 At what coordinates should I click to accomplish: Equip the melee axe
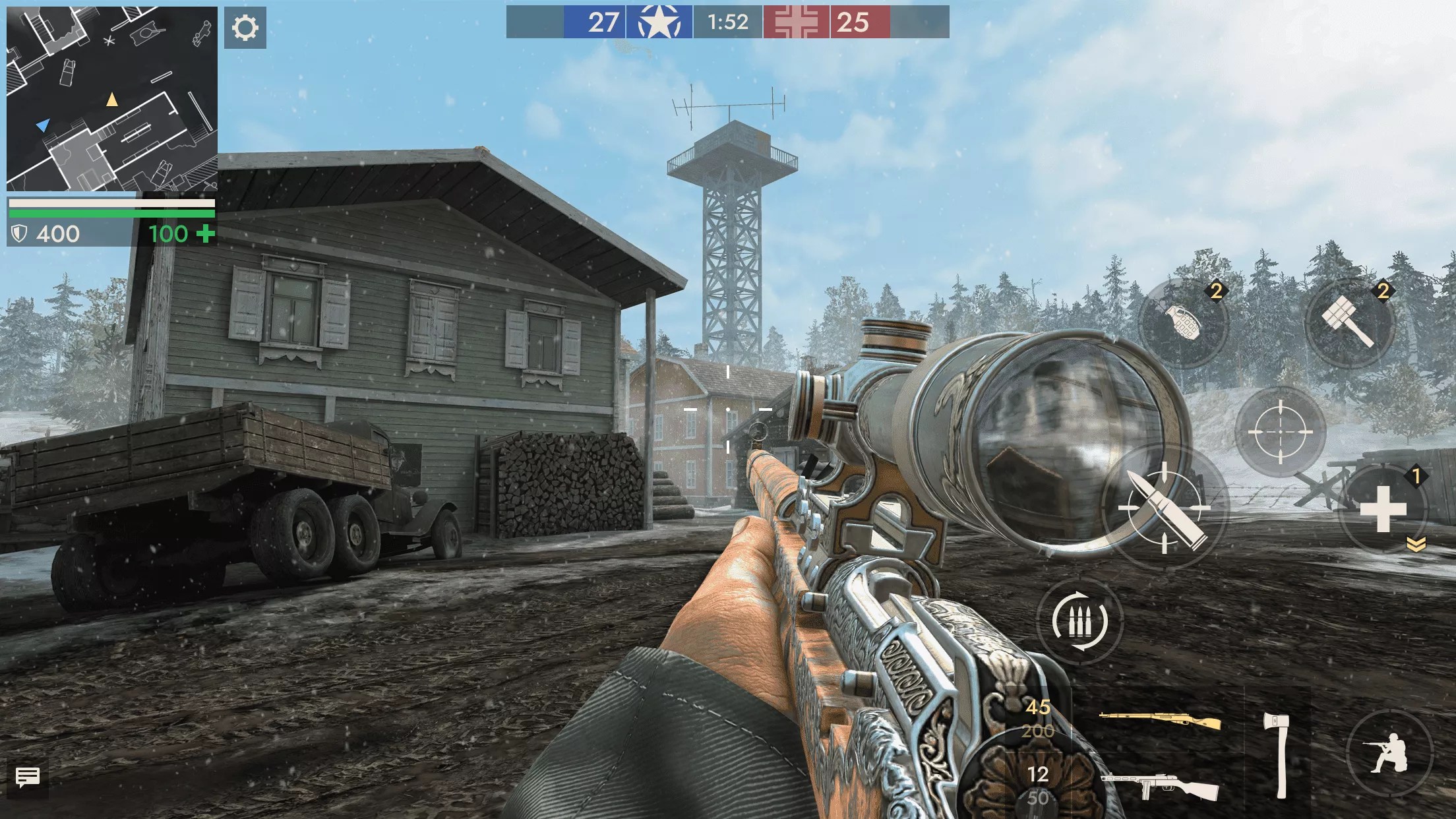coord(1277,755)
